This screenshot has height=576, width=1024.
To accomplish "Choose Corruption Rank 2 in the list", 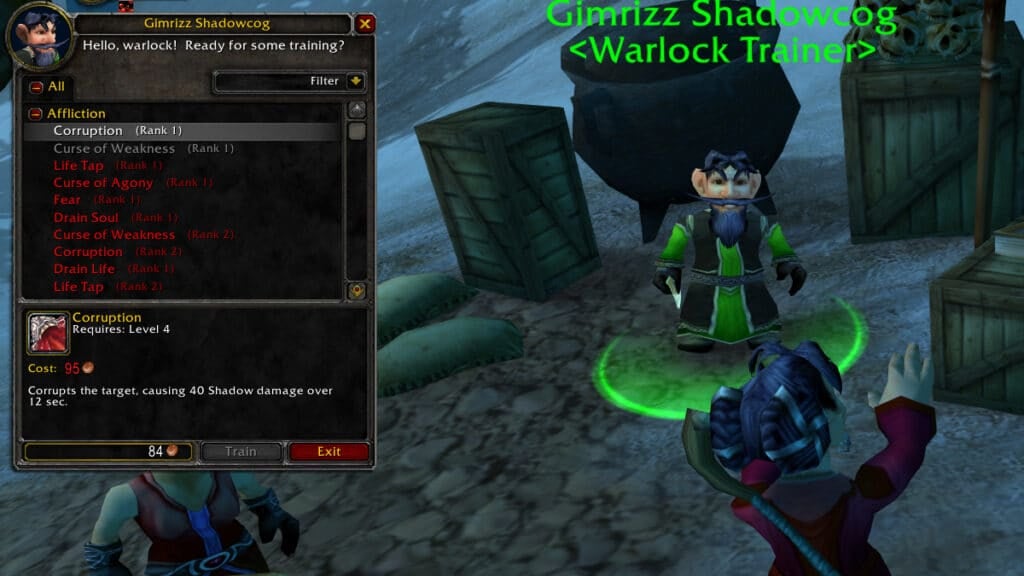I will pos(88,252).
